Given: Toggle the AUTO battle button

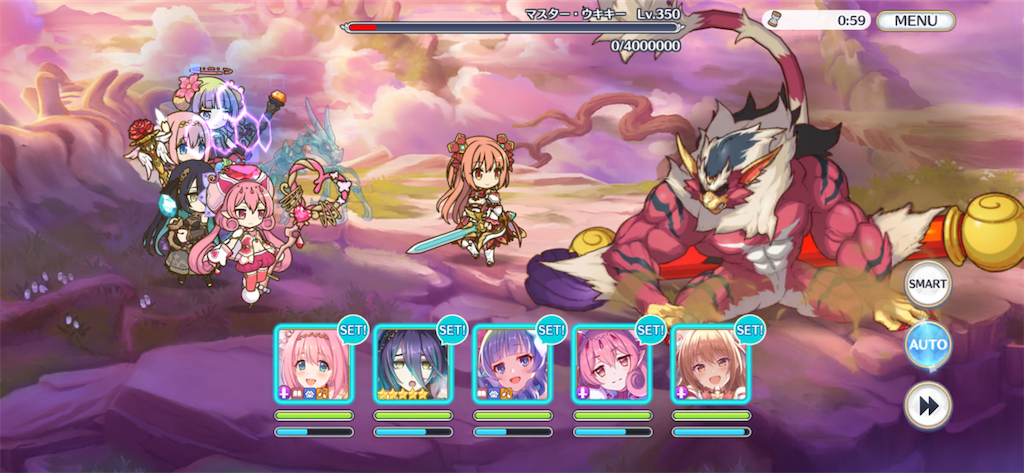Looking at the screenshot, I should pos(927,345).
